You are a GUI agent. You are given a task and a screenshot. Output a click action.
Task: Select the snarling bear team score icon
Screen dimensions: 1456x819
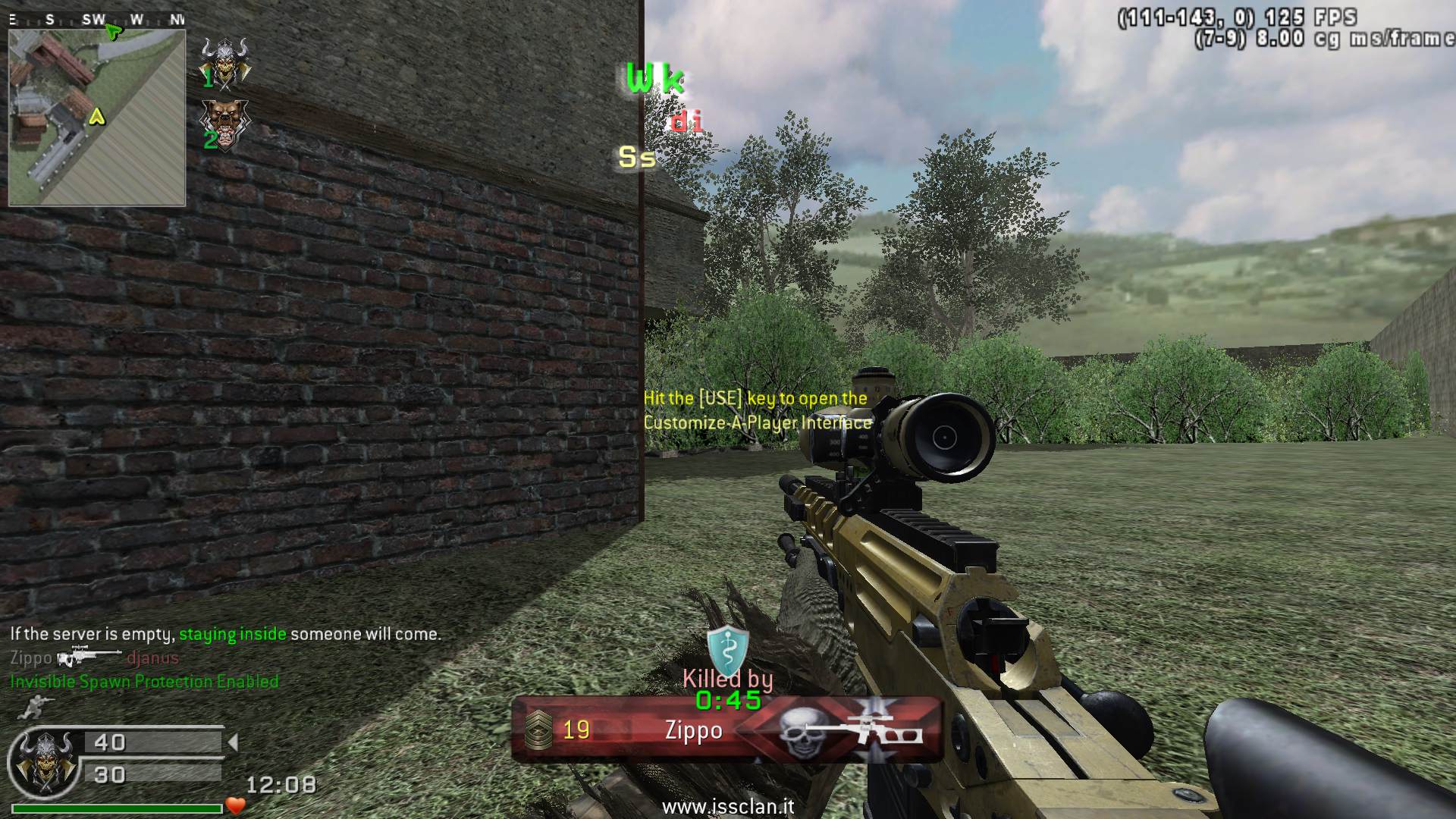[224, 123]
